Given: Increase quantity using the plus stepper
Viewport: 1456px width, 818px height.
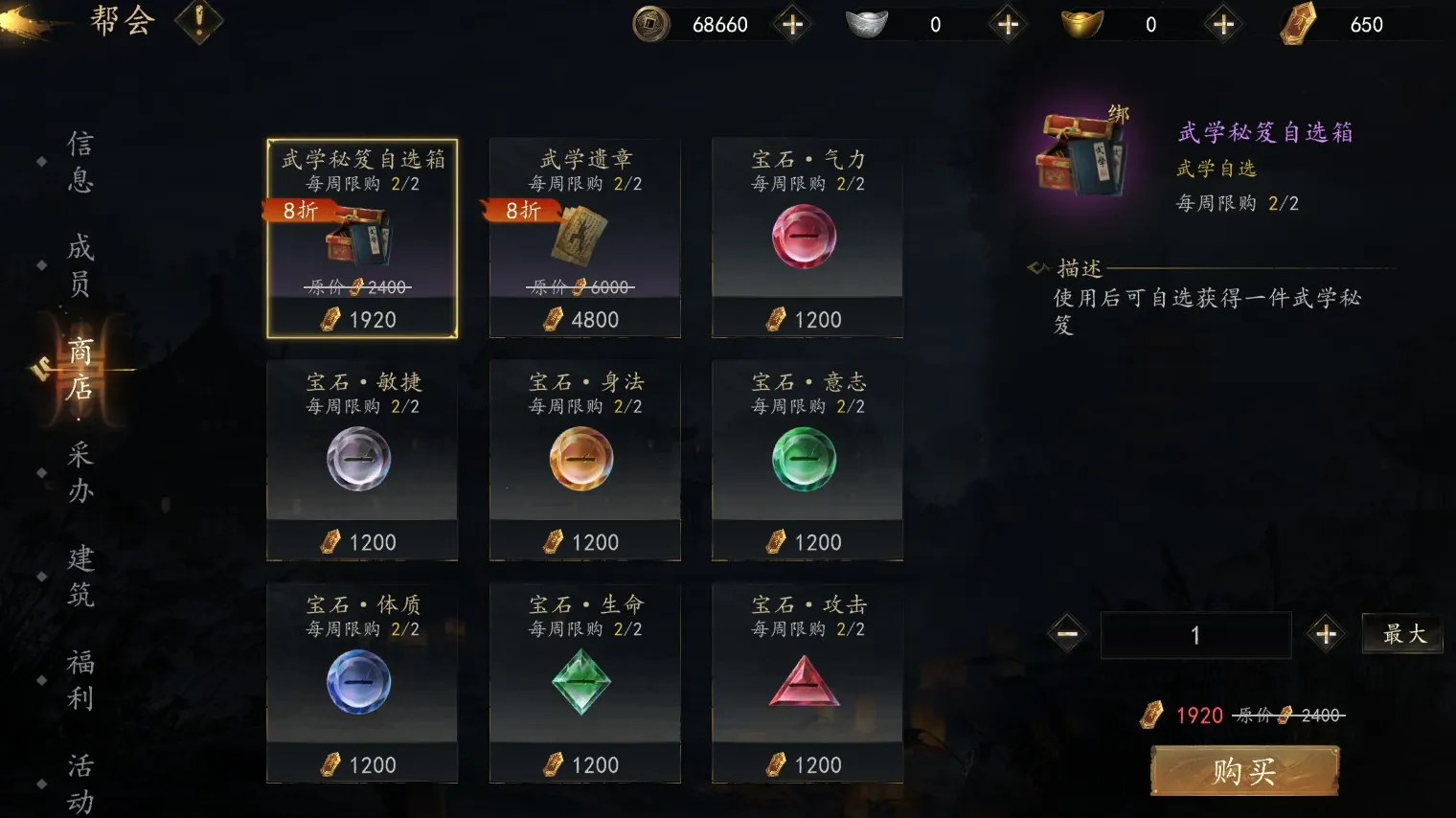Looking at the screenshot, I should [x=1326, y=634].
